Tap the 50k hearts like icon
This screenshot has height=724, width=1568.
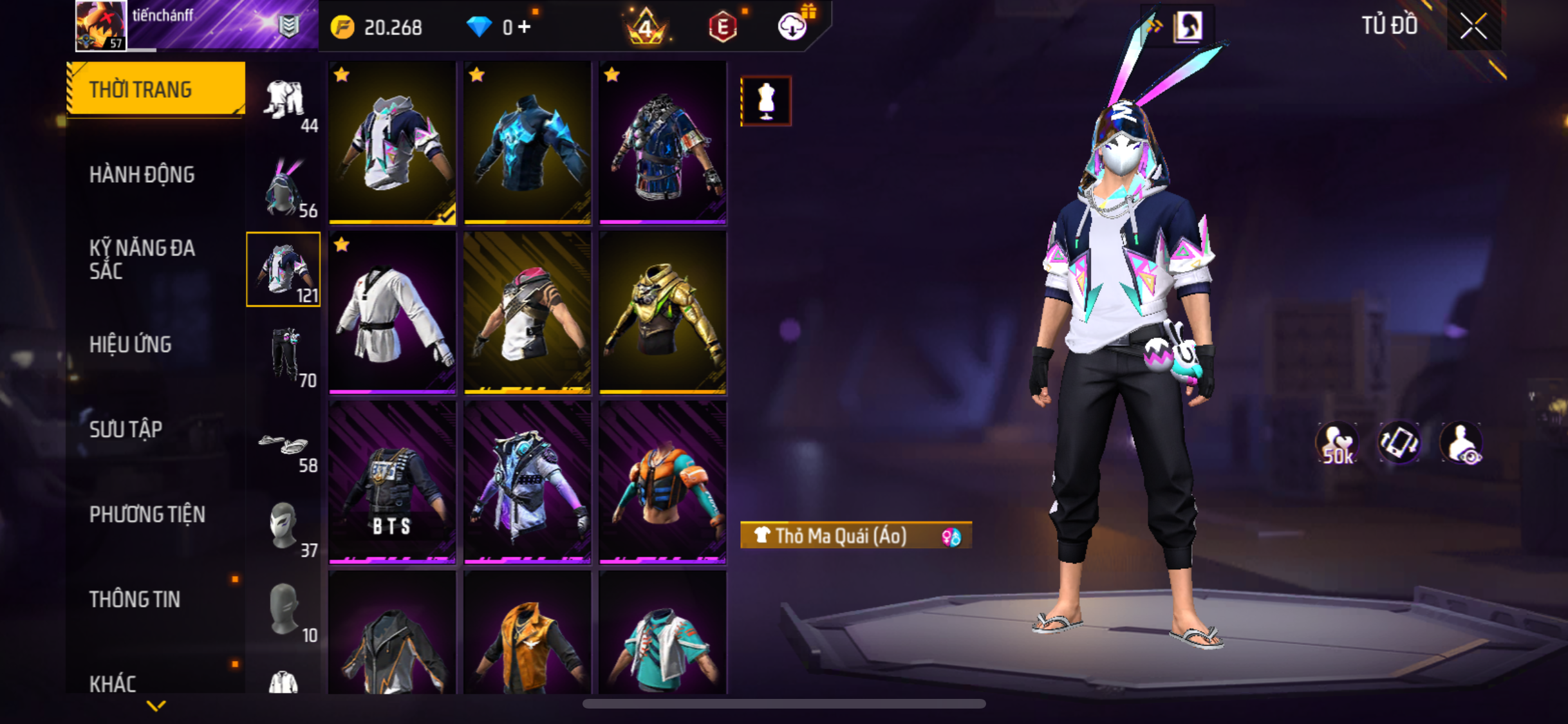pos(1337,443)
